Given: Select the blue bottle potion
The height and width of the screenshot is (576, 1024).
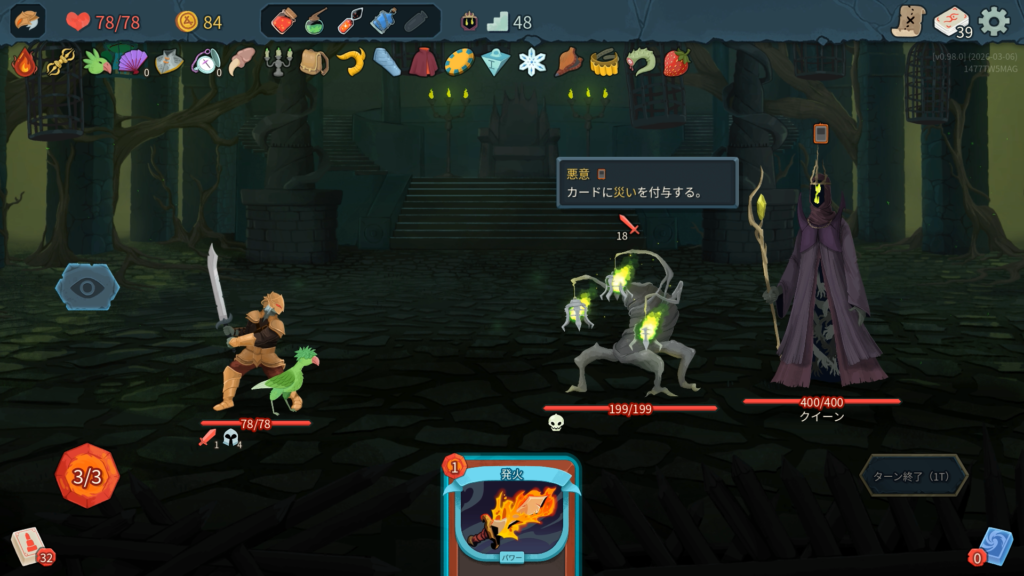Looking at the screenshot, I should [383, 21].
